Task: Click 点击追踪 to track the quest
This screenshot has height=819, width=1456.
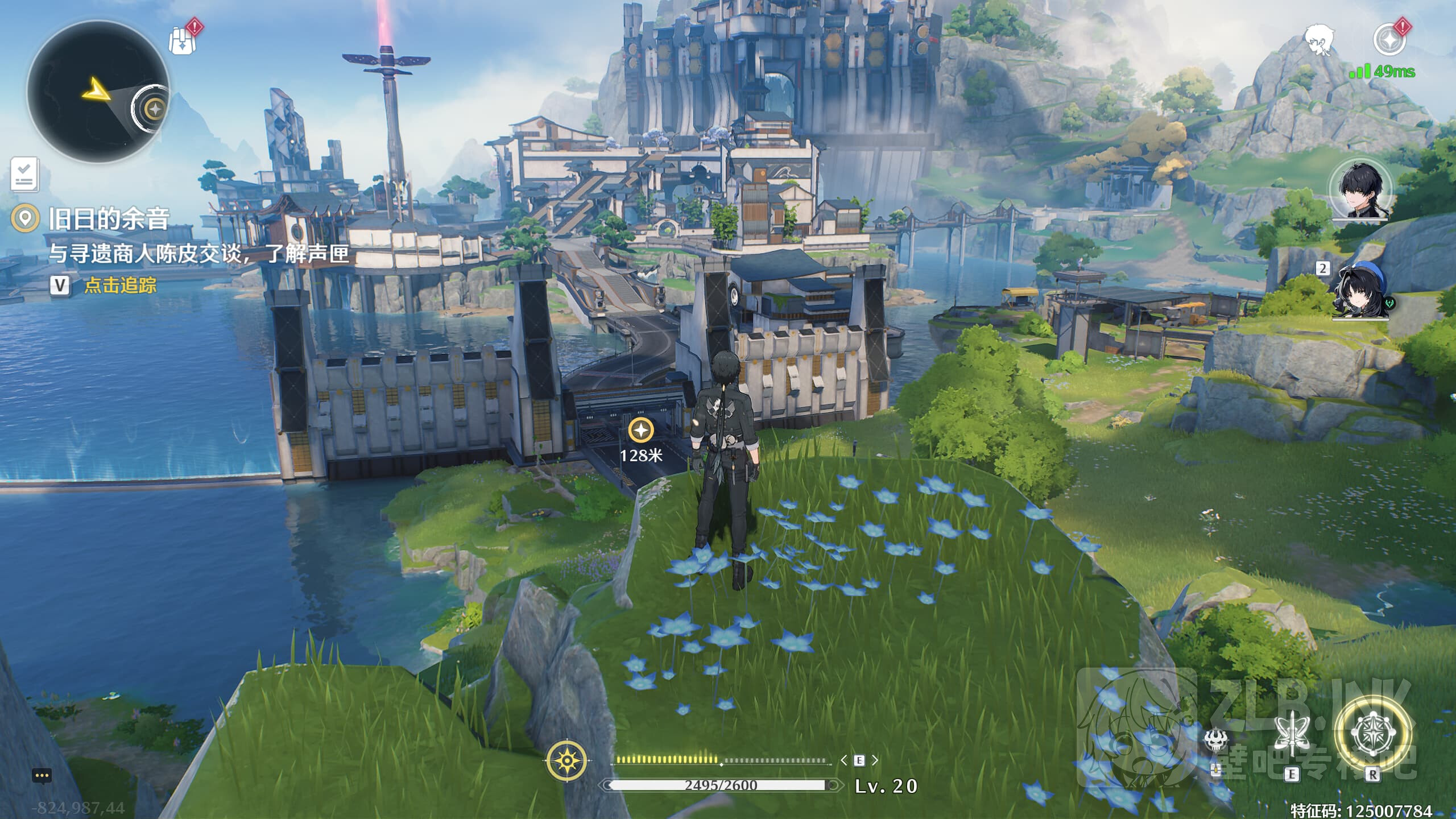Action: pyautogui.click(x=120, y=285)
